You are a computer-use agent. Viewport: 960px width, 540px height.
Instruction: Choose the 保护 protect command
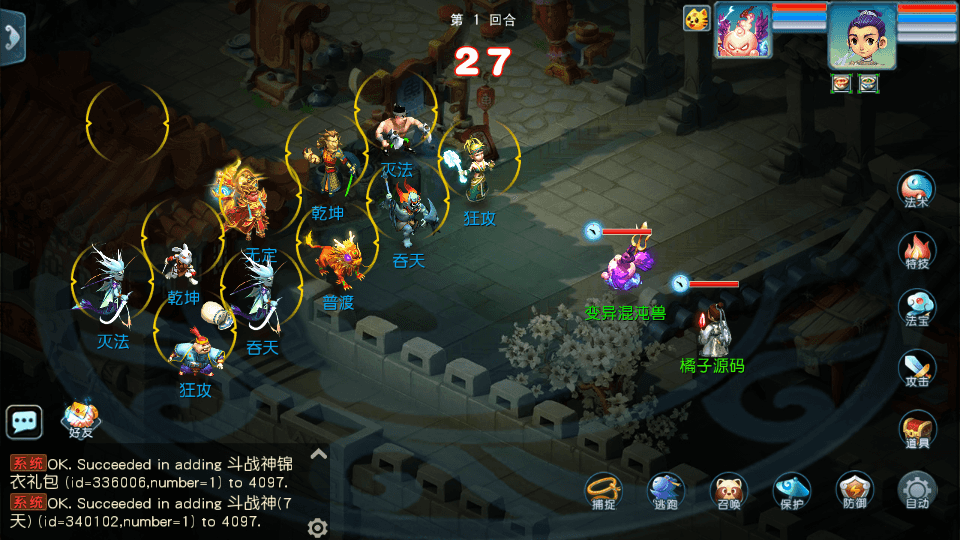[x=791, y=490]
